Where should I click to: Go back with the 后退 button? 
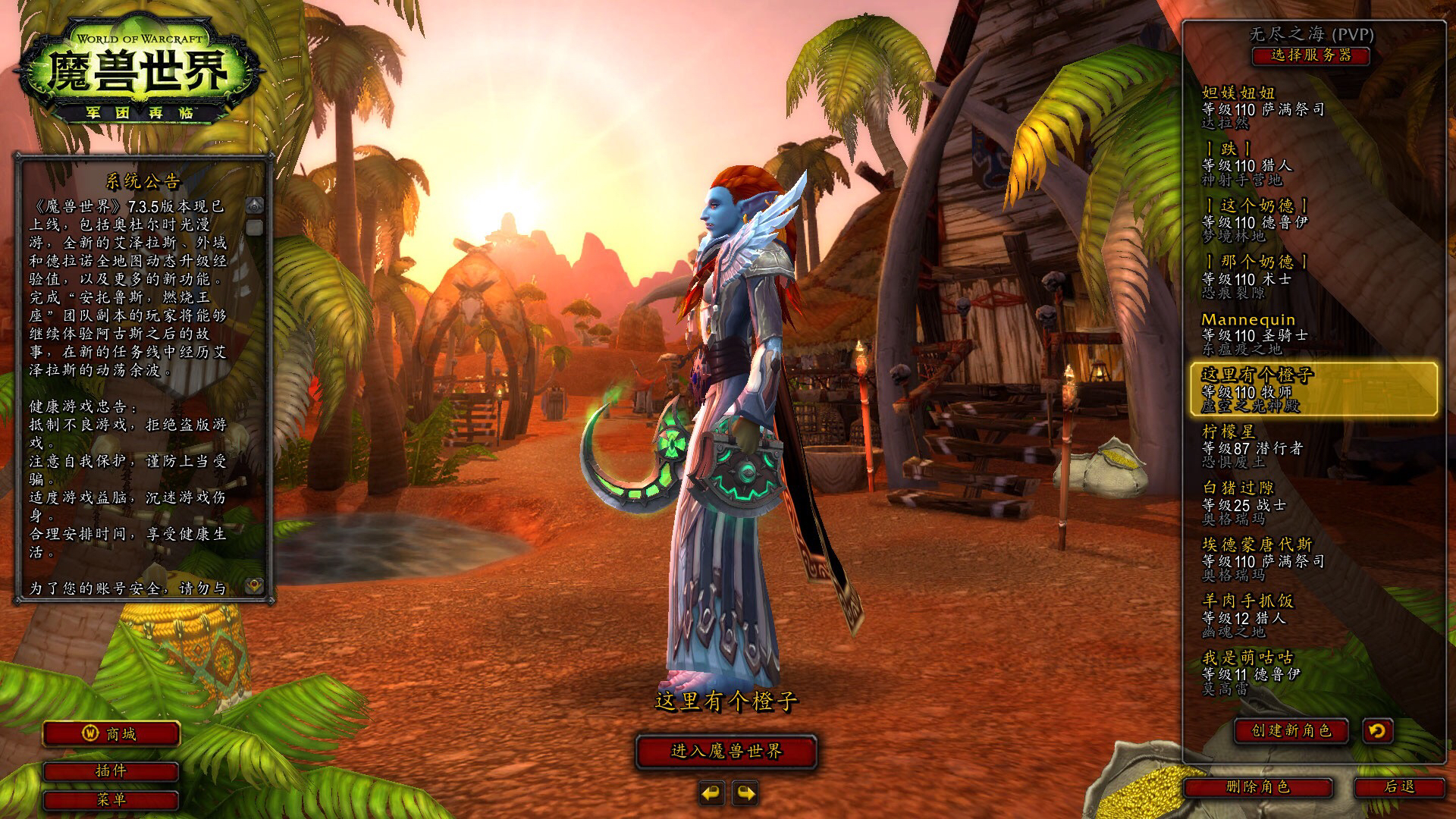tap(1399, 787)
